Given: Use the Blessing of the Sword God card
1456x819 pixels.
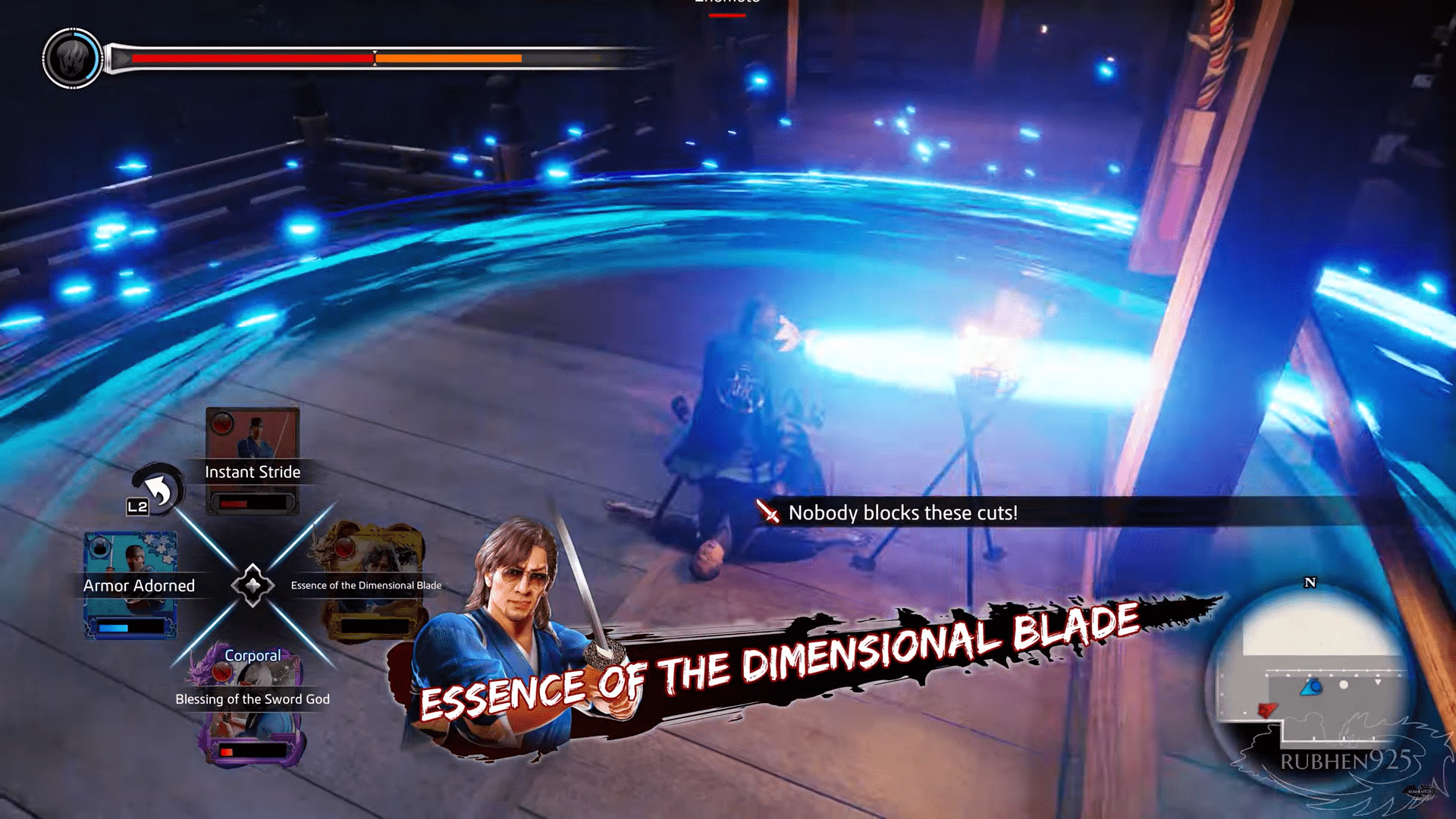Looking at the screenshot, I should pyautogui.click(x=253, y=705).
